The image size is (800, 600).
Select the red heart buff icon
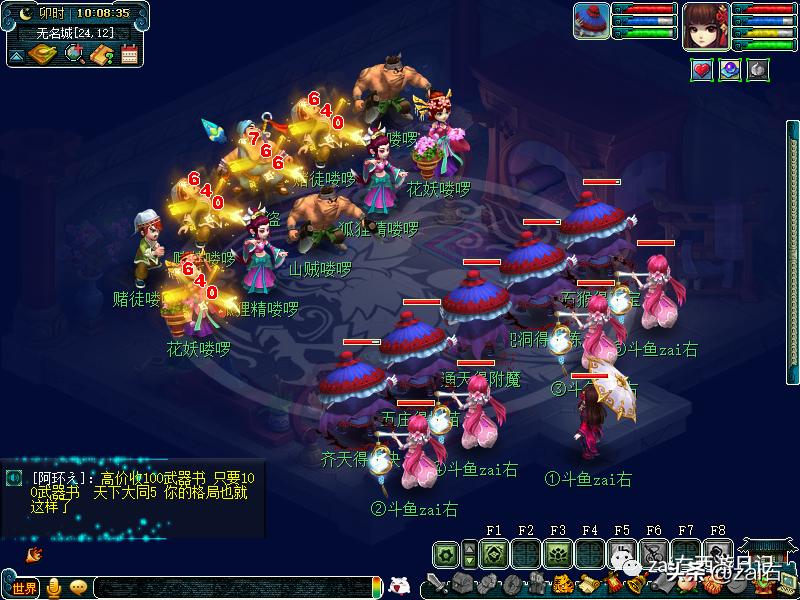coord(702,69)
